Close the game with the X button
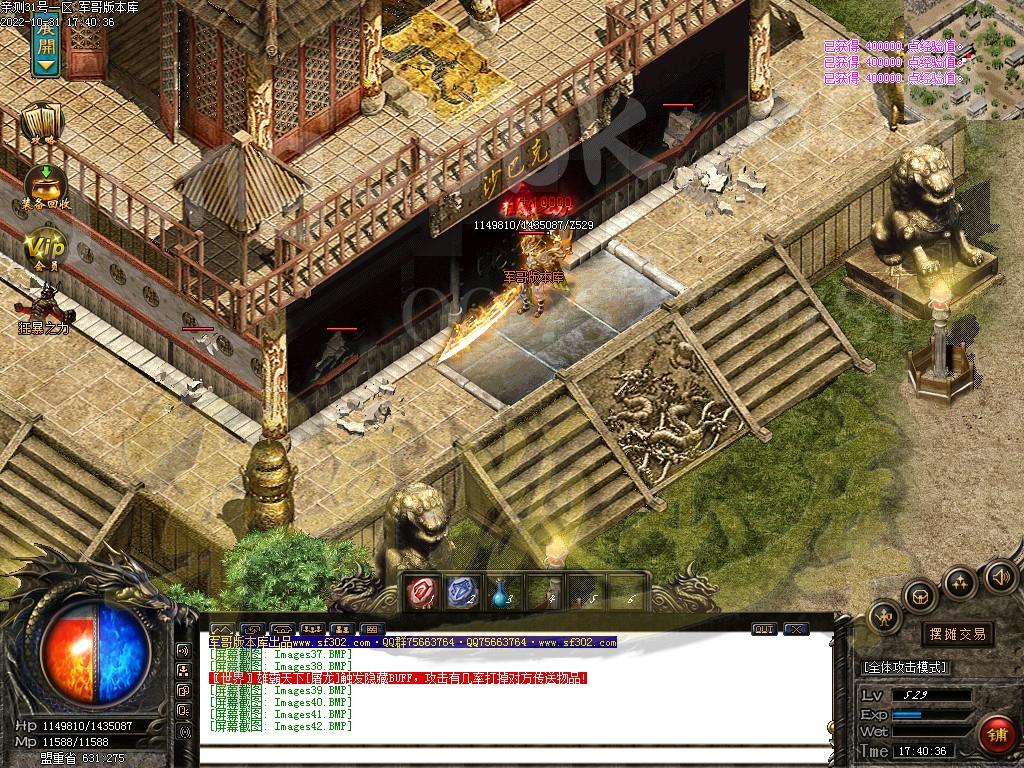The width and height of the screenshot is (1024, 768). tap(796, 629)
